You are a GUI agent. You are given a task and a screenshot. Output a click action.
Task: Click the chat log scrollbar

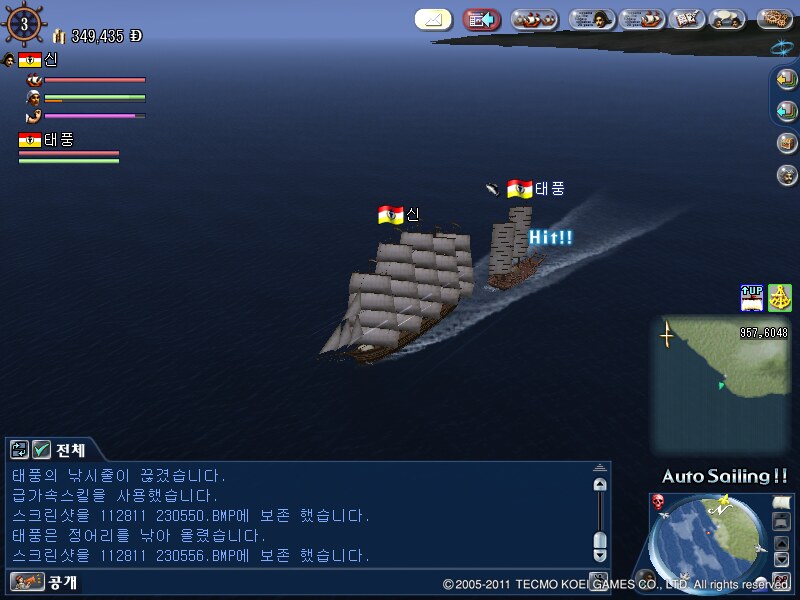pos(599,515)
